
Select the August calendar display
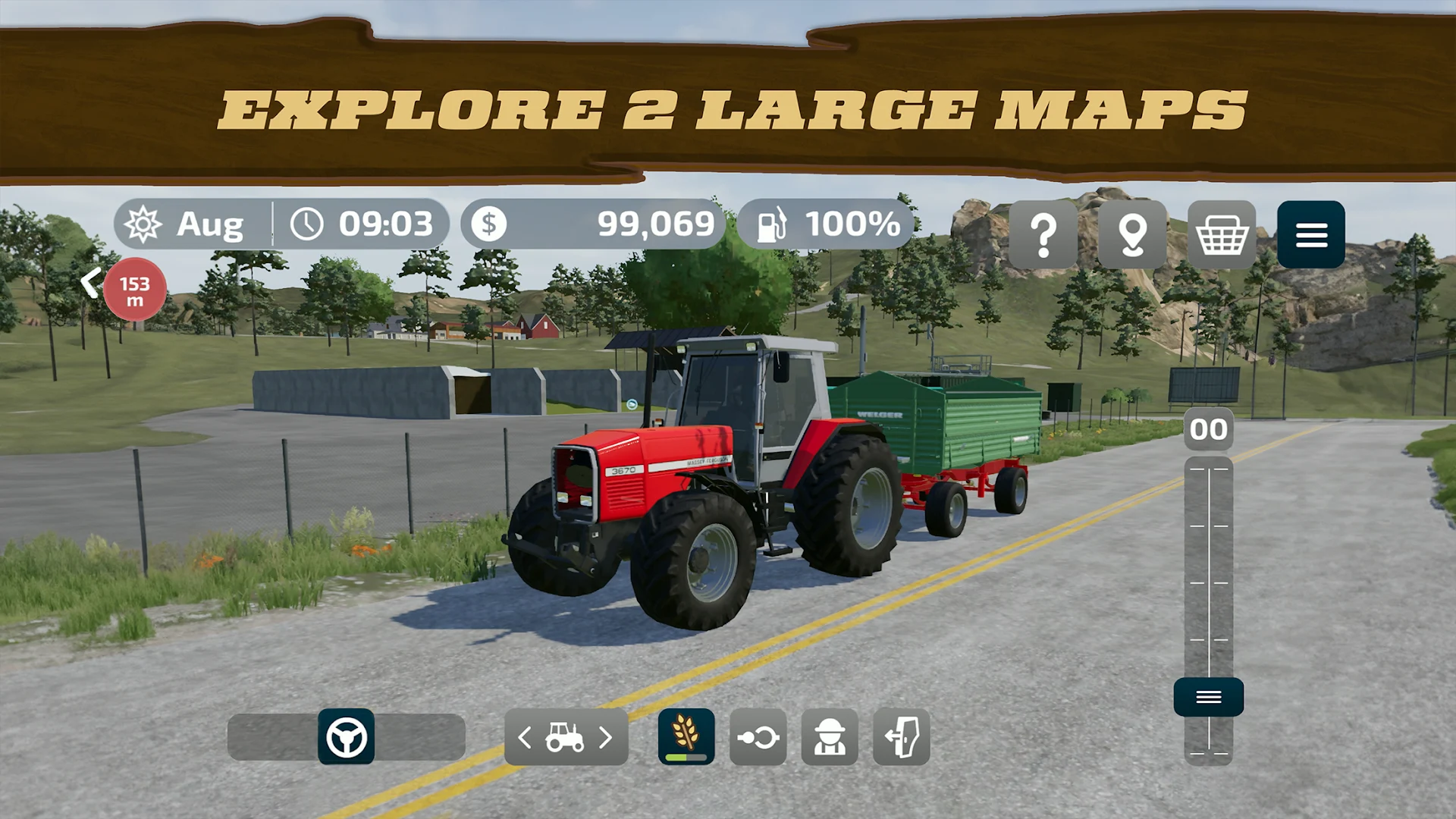[188, 223]
